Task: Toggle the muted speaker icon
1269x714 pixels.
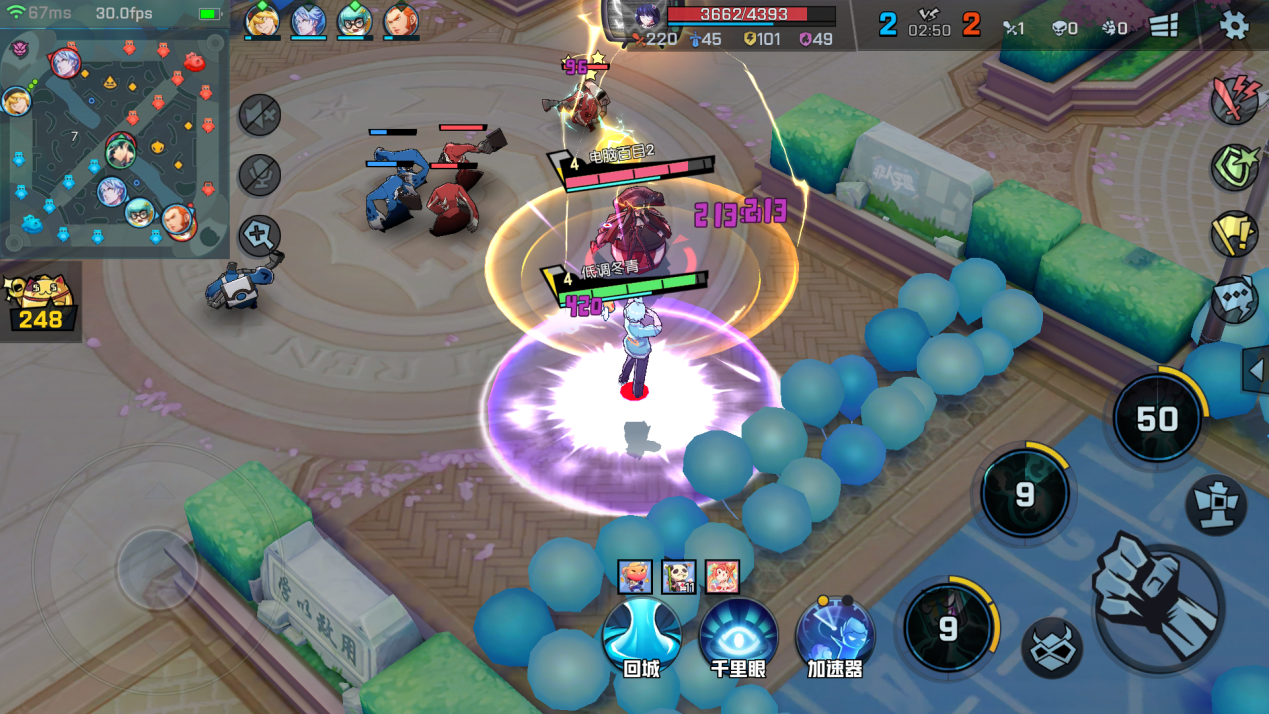Action: tap(260, 116)
